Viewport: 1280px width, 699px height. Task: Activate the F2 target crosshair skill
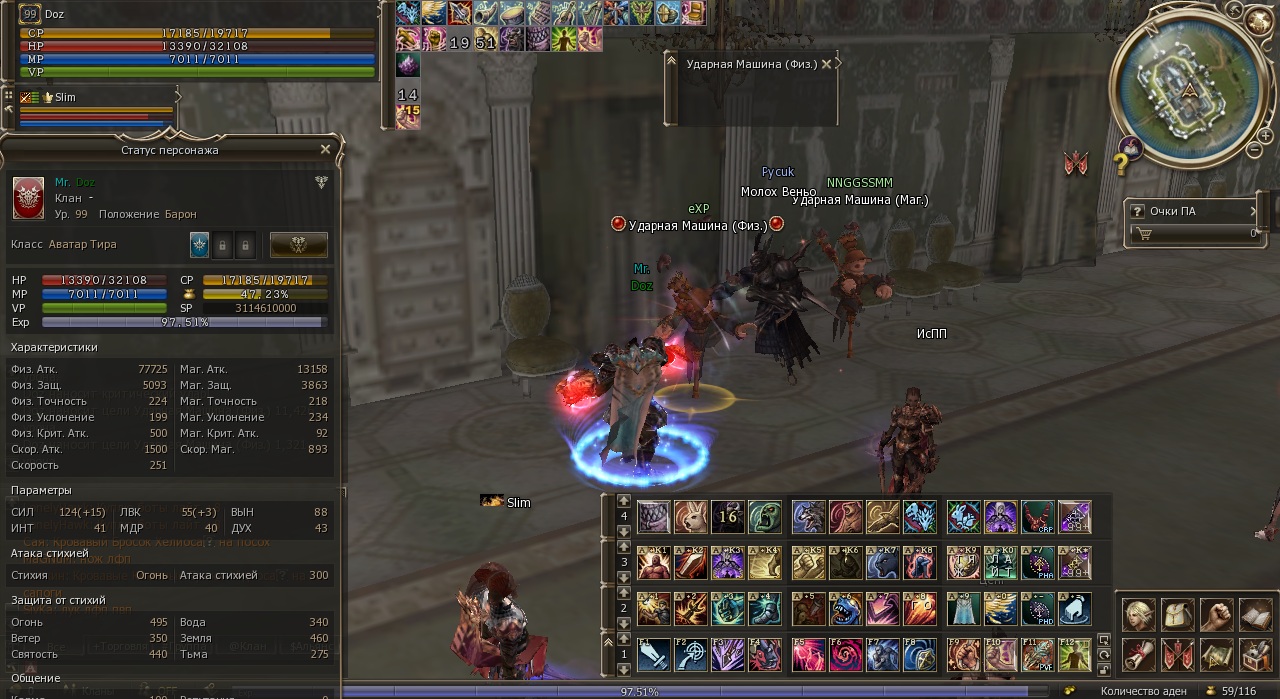(x=691, y=655)
